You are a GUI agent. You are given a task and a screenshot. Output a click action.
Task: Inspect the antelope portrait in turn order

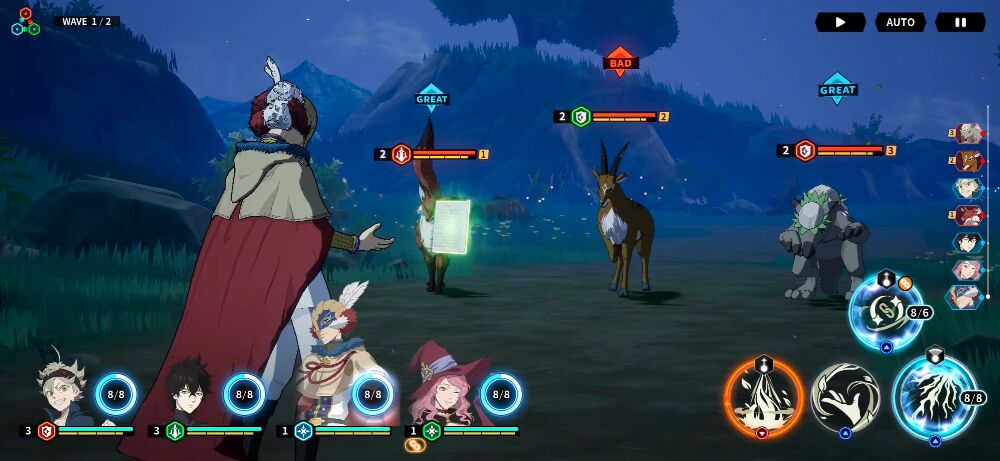click(968, 161)
